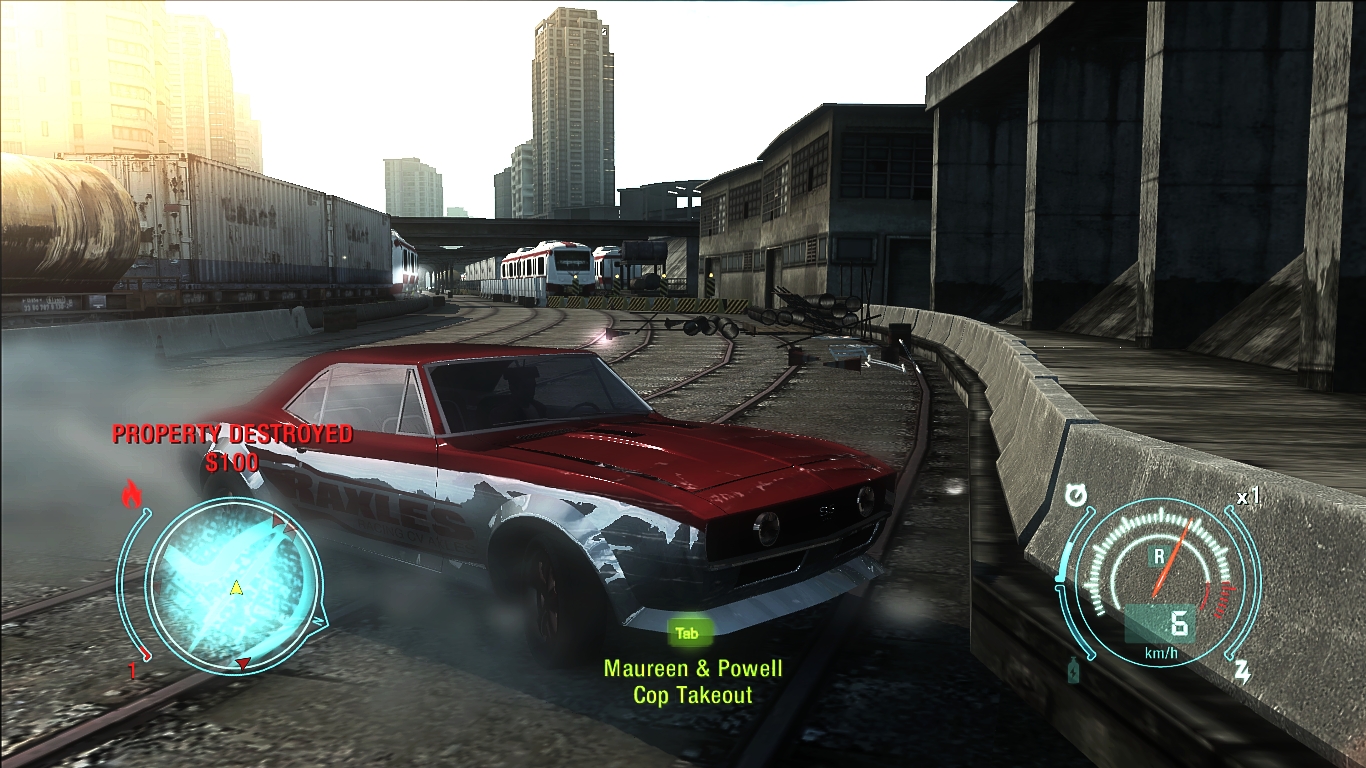Activate the lightning bolt speedbreaker icon
The height and width of the screenshot is (768, 1366).
[x=1243, y=672]
